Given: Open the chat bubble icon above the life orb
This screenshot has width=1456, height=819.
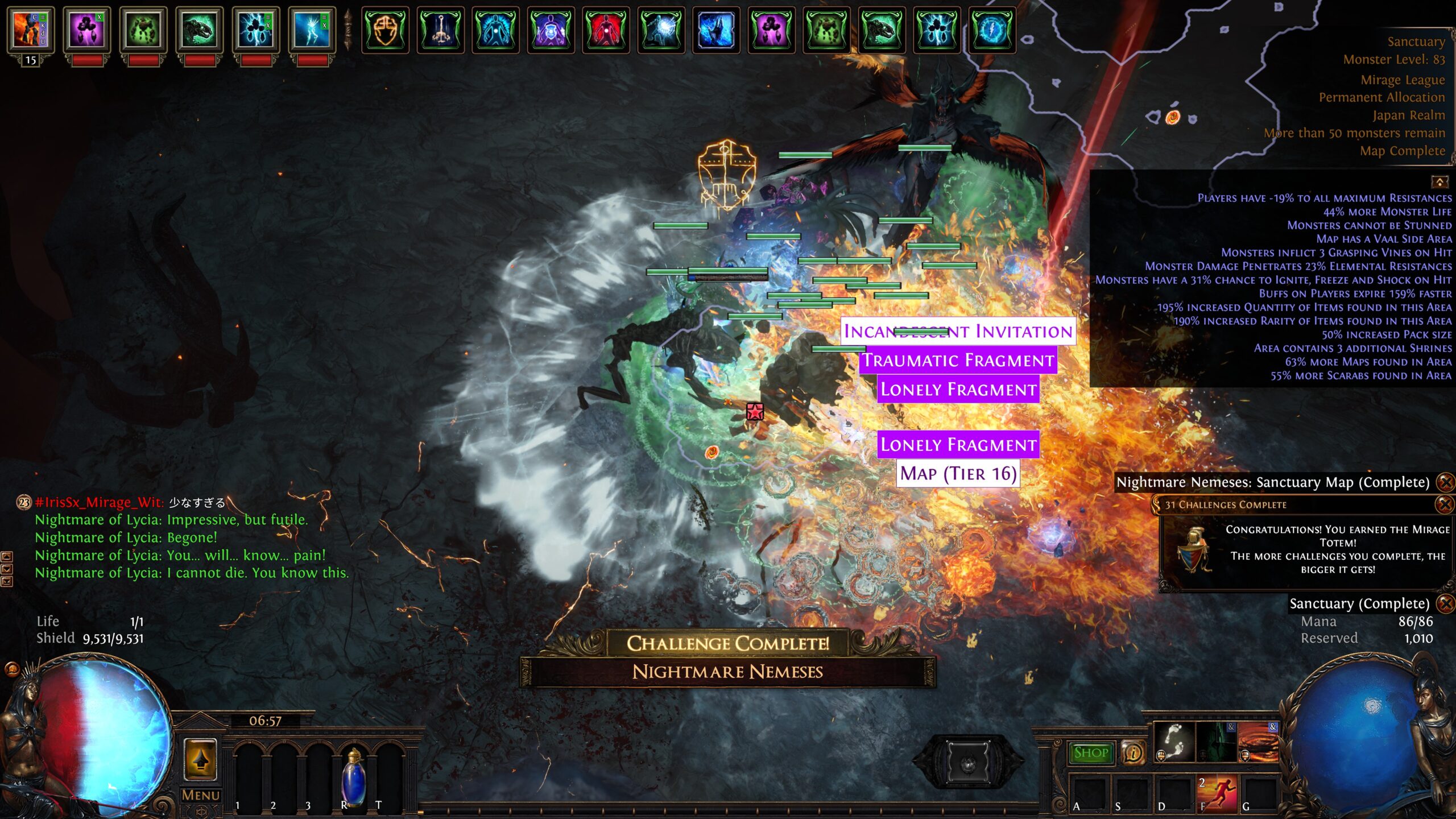Looking at the screenshot, I should [12, 669].
